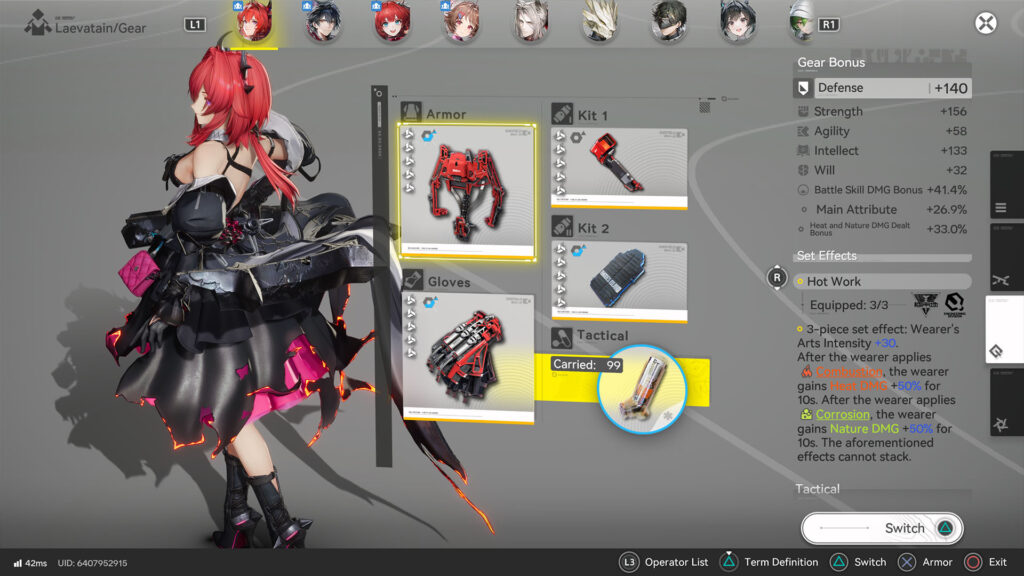Switch to the silver-haired operator portrait
1024x576 pixels.
click(530, 21)
